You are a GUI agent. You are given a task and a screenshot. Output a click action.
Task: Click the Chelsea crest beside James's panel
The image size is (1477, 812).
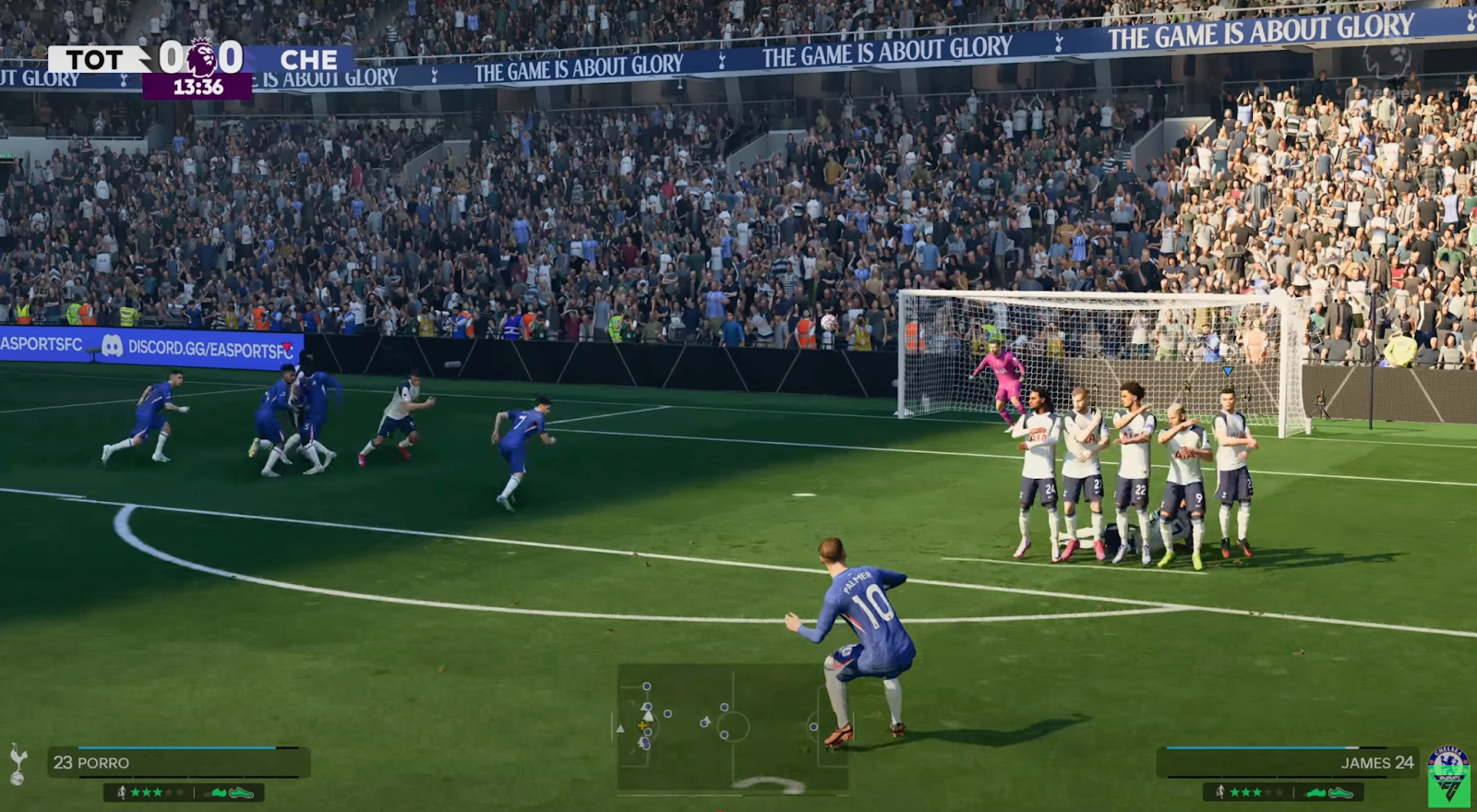click(1447, 761)
